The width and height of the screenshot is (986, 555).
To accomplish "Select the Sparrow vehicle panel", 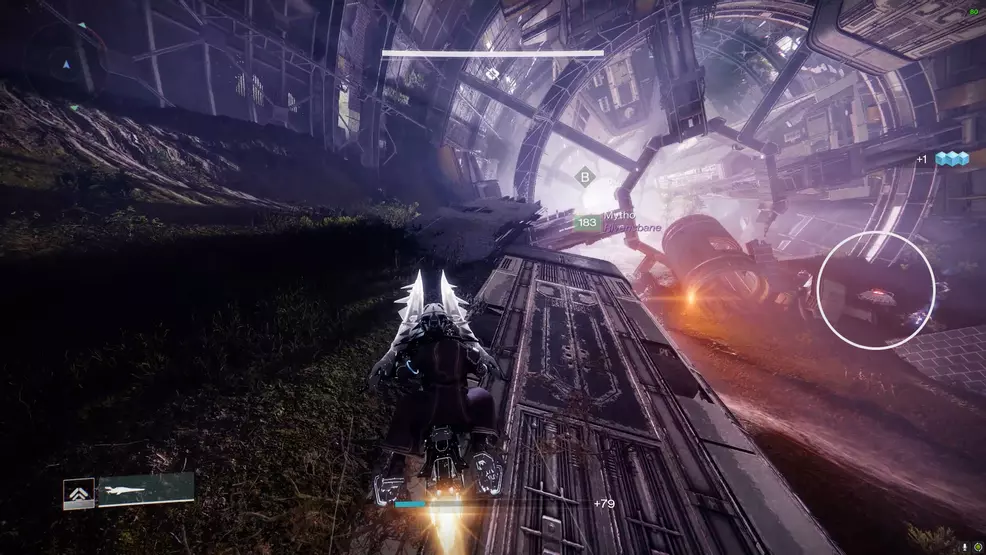I will coord(145,488).
